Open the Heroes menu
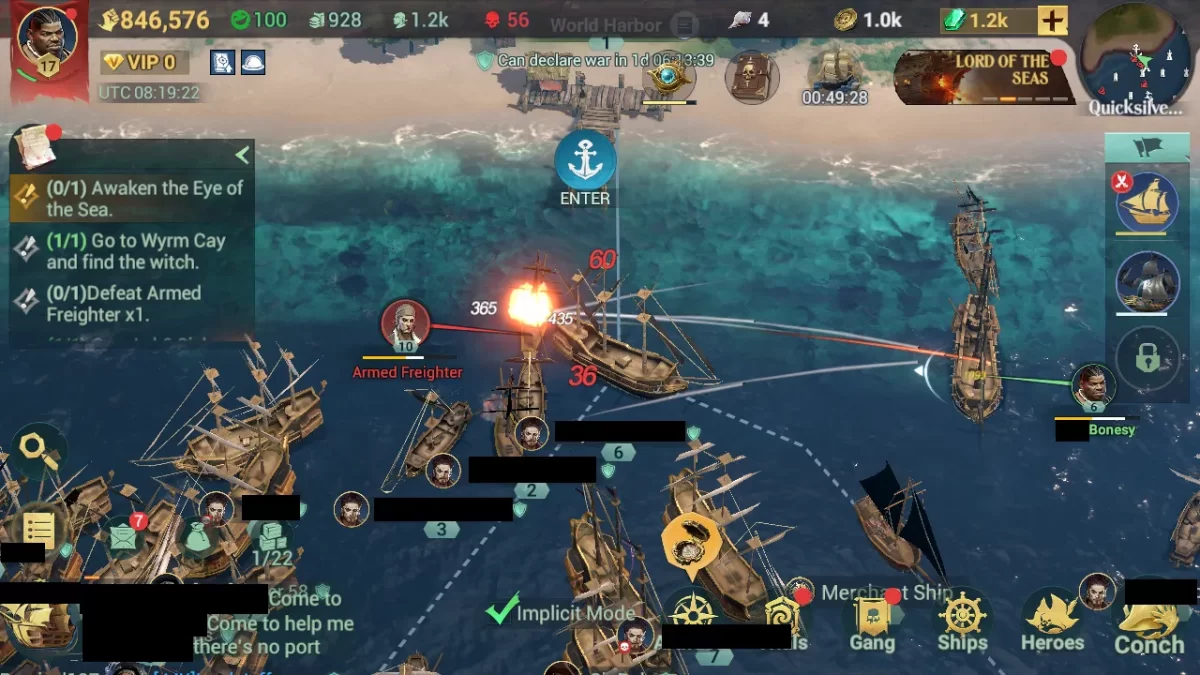 (x=1052, y=624)
